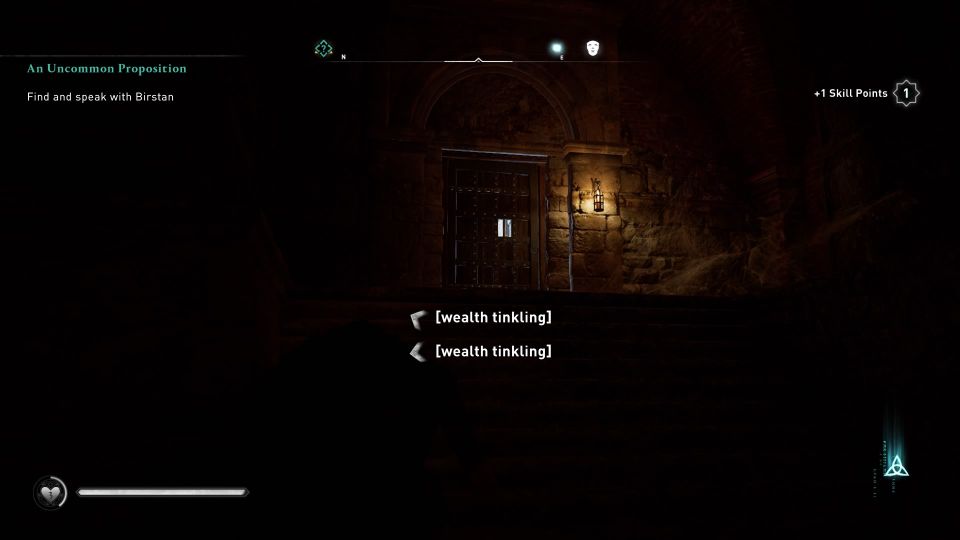Click the glowing white dot compass marker

(557, 48)
